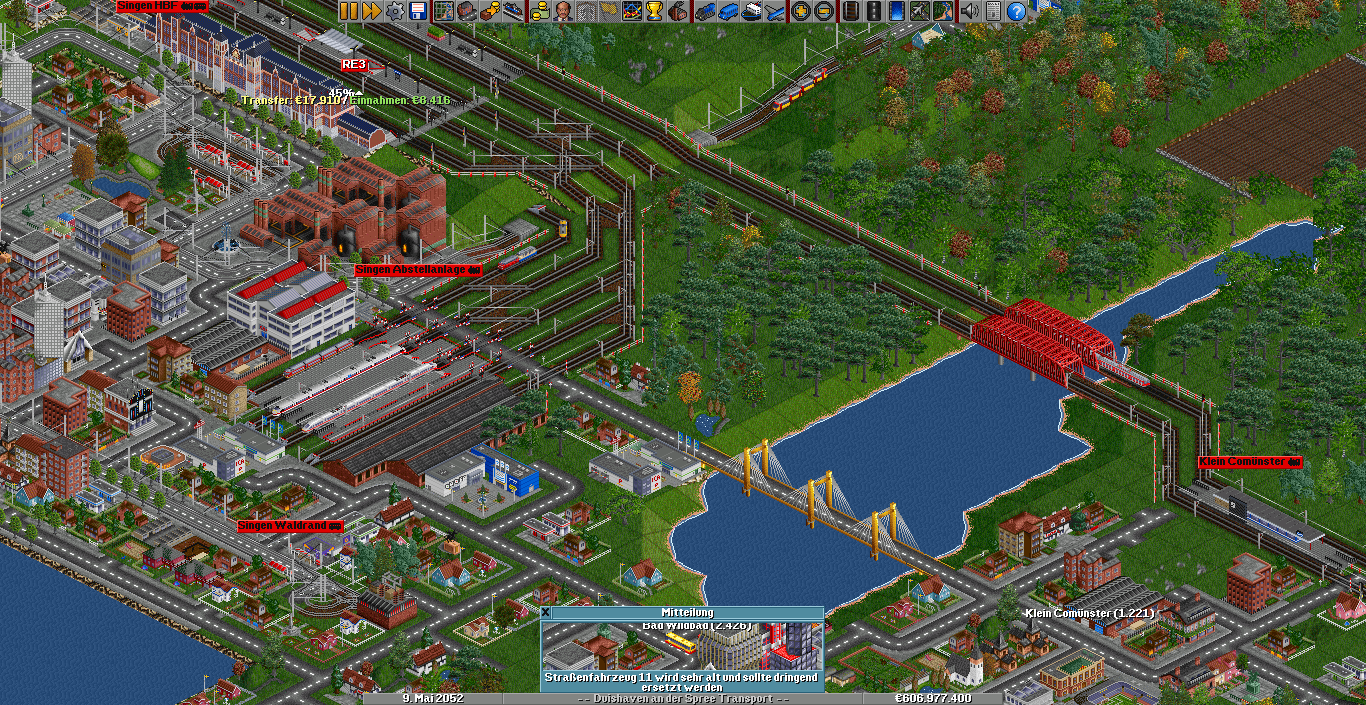Viewport: 1366px width, 705px height.
Task: Open the station list icon
Action: coord(512,11)
